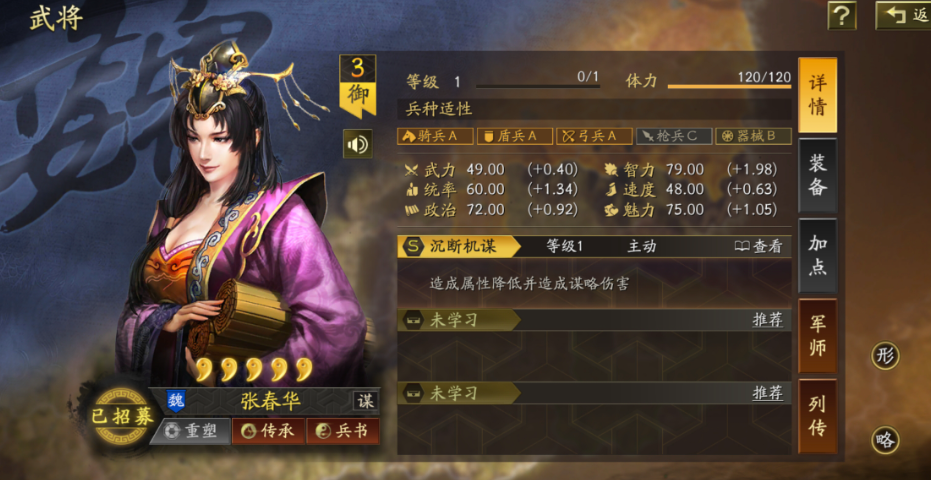Viewport: 931px width, 480px height.
Task: View the 沉断机谋 skill via 查看
Action: coord(759,245)
